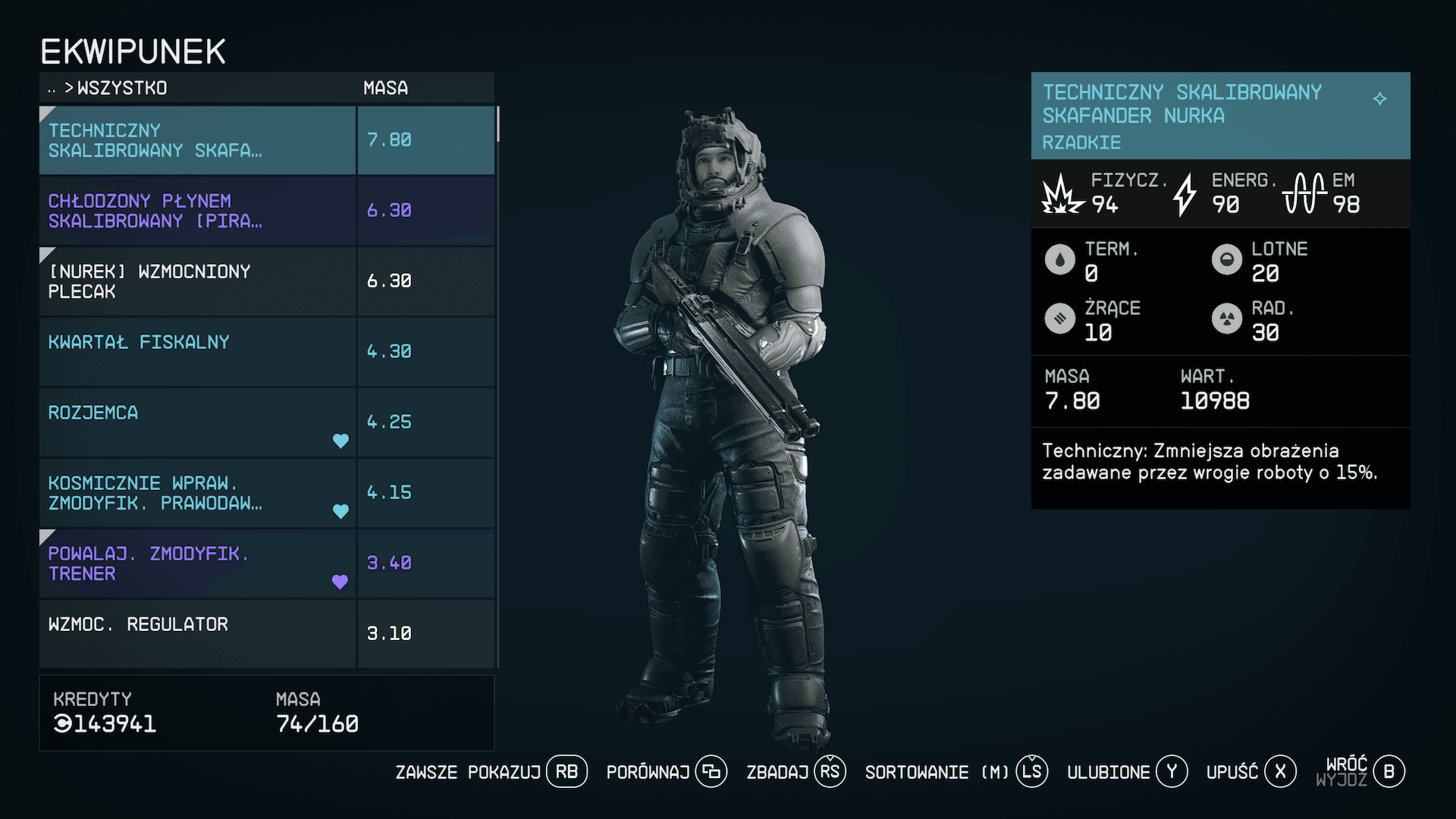Choose the Kosmicznie Wpraw. Zmodyfik. item
This screenshot has height=819, width=1456.
197,493
